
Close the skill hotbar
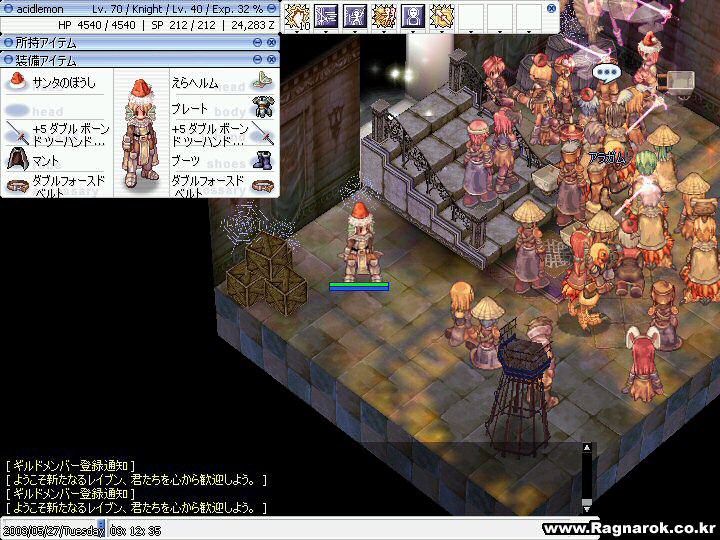(551, 8)
